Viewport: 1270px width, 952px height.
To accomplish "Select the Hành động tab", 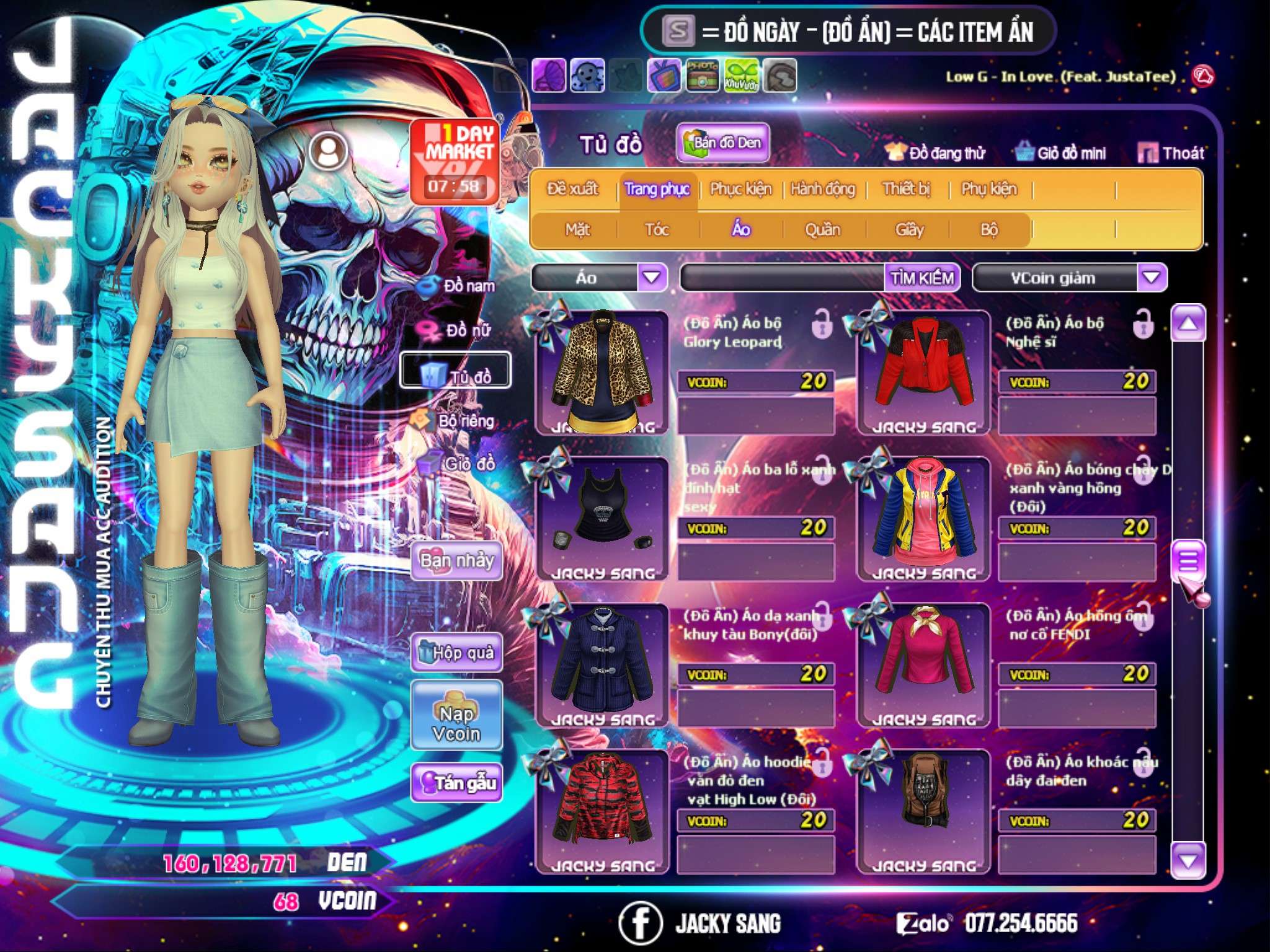I will (x=822, y=189).
